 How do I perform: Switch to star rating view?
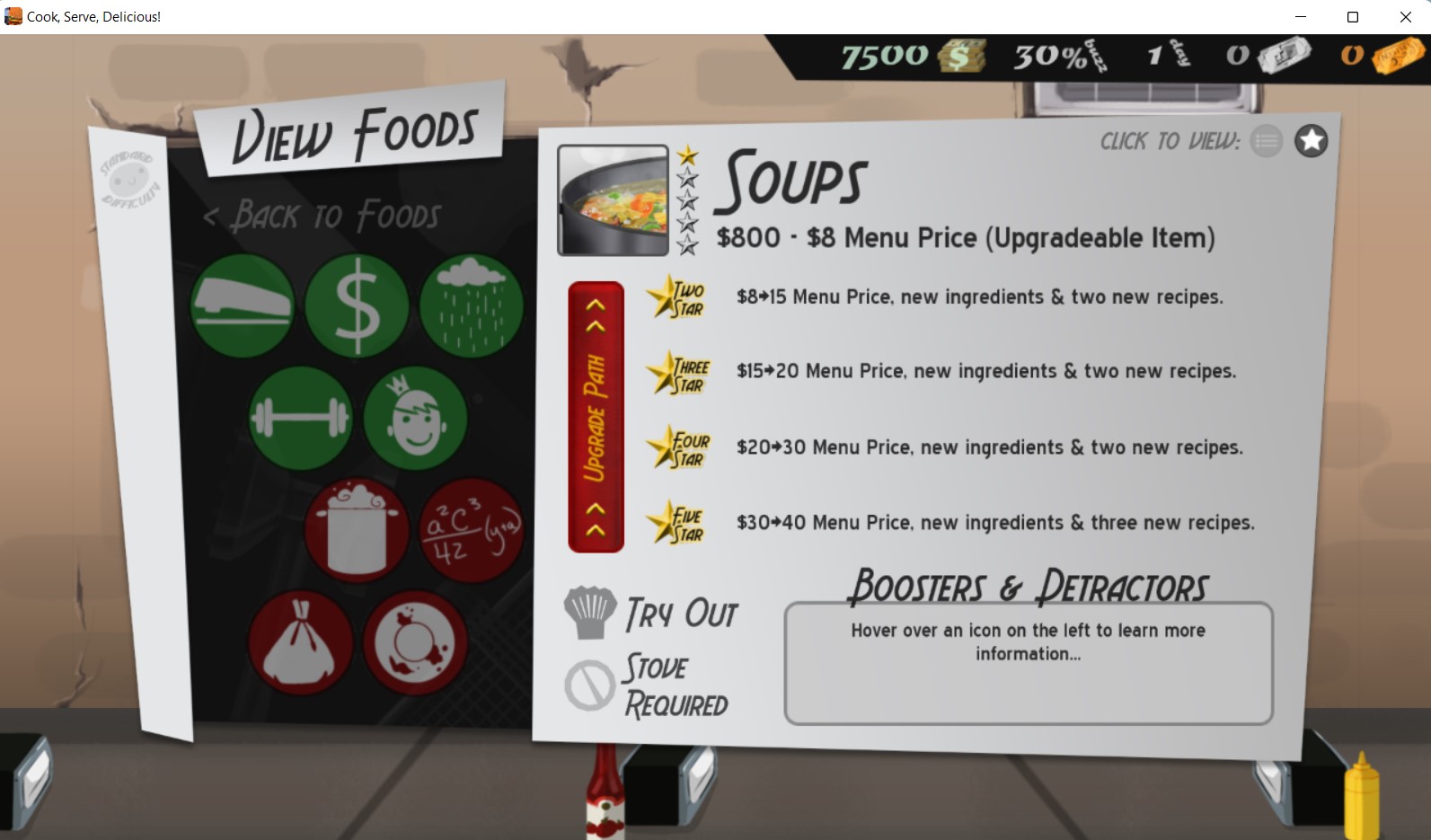(1311, 140)
